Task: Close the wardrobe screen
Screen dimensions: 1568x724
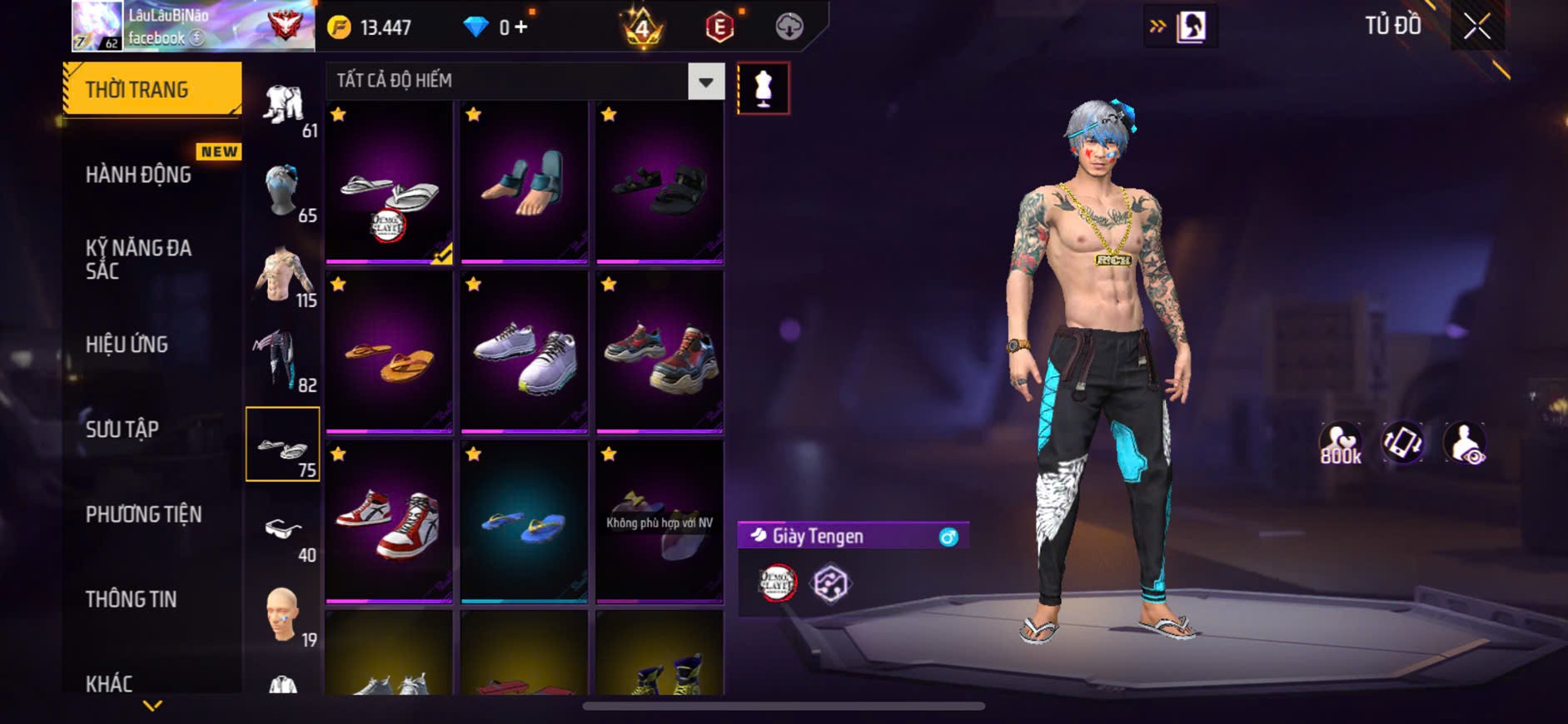Action: [1476, 27]
